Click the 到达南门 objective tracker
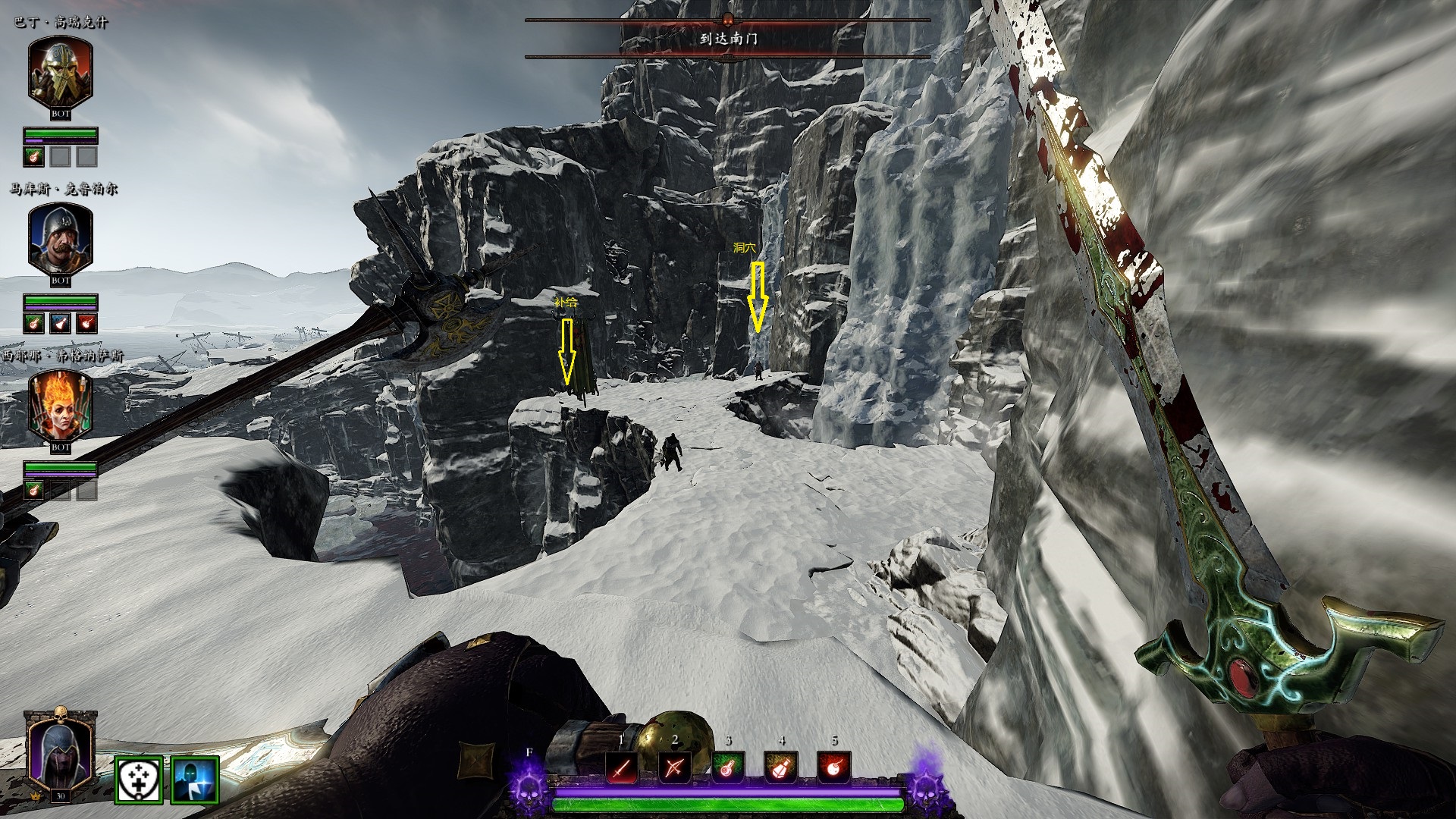 click(728, 38)
